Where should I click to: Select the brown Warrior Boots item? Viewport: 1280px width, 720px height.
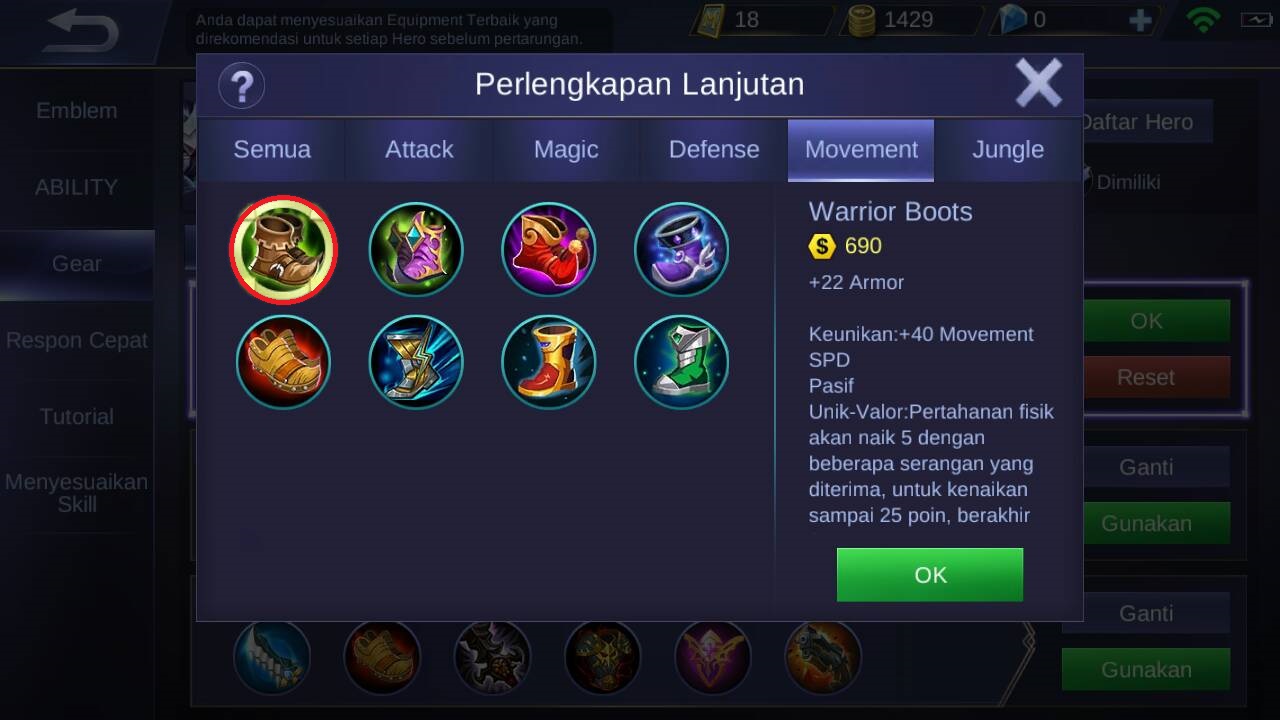tap(284, 249)
